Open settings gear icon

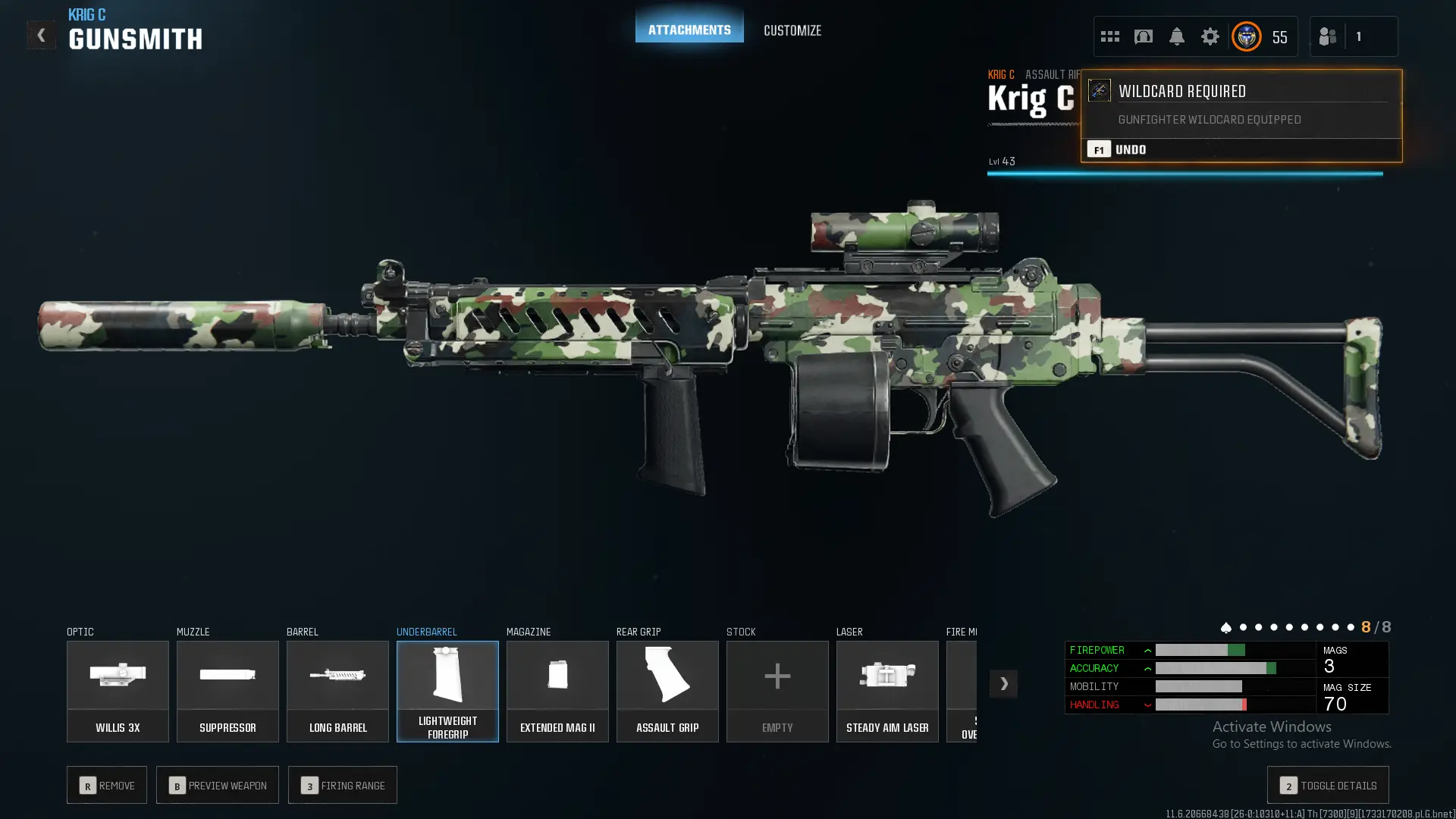[1210, 36]
